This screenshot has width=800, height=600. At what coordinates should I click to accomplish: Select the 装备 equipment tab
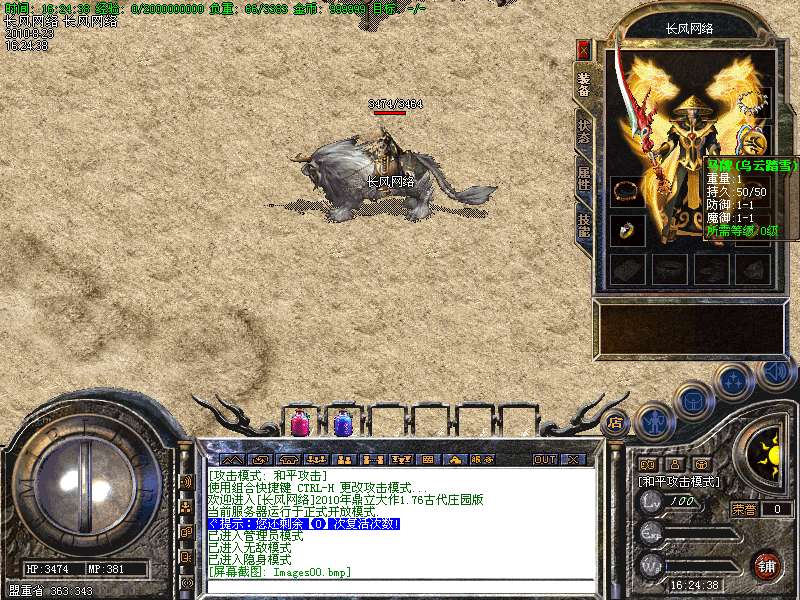click(x=584, y=84)
